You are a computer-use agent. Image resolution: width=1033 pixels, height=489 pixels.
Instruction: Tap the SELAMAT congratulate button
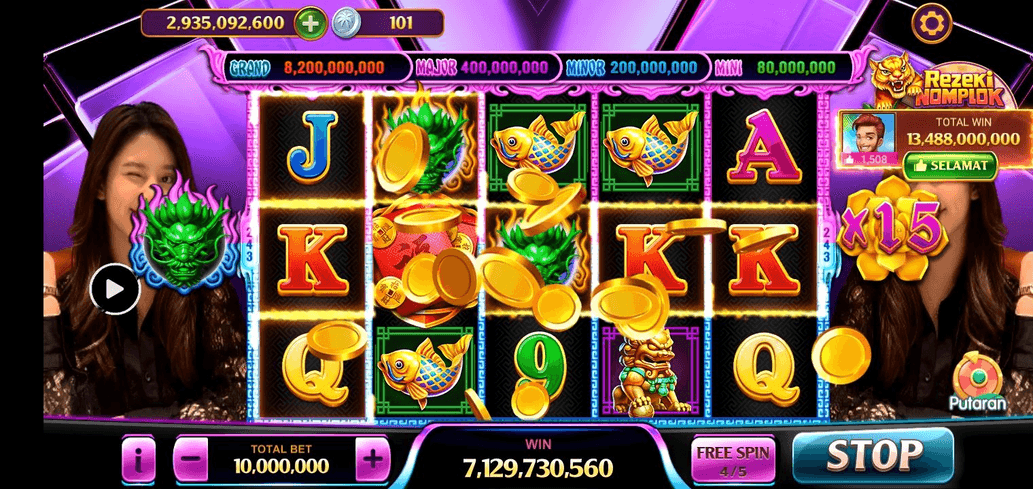949,164
